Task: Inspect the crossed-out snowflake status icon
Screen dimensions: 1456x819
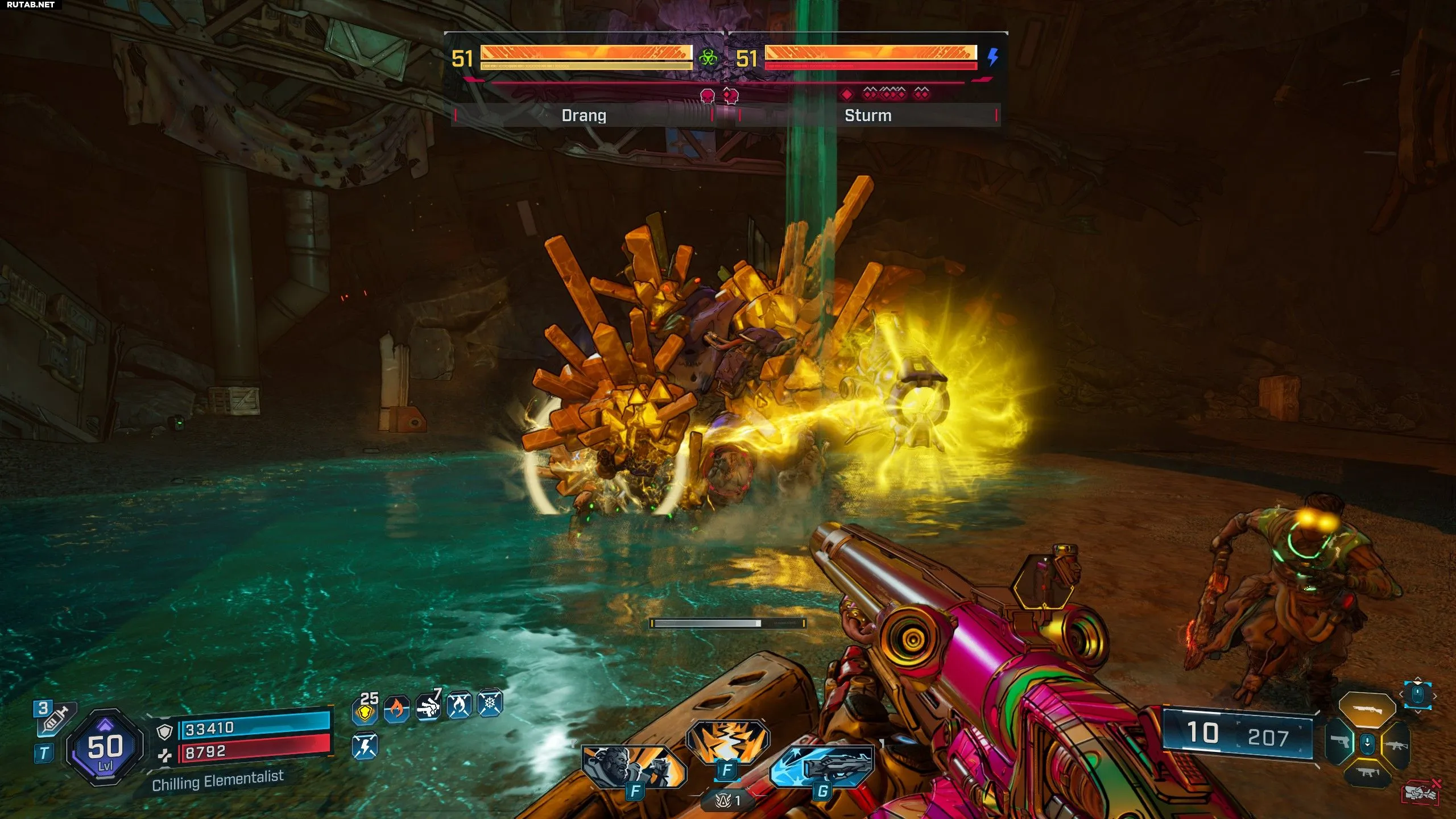Action: coord(490,704)
